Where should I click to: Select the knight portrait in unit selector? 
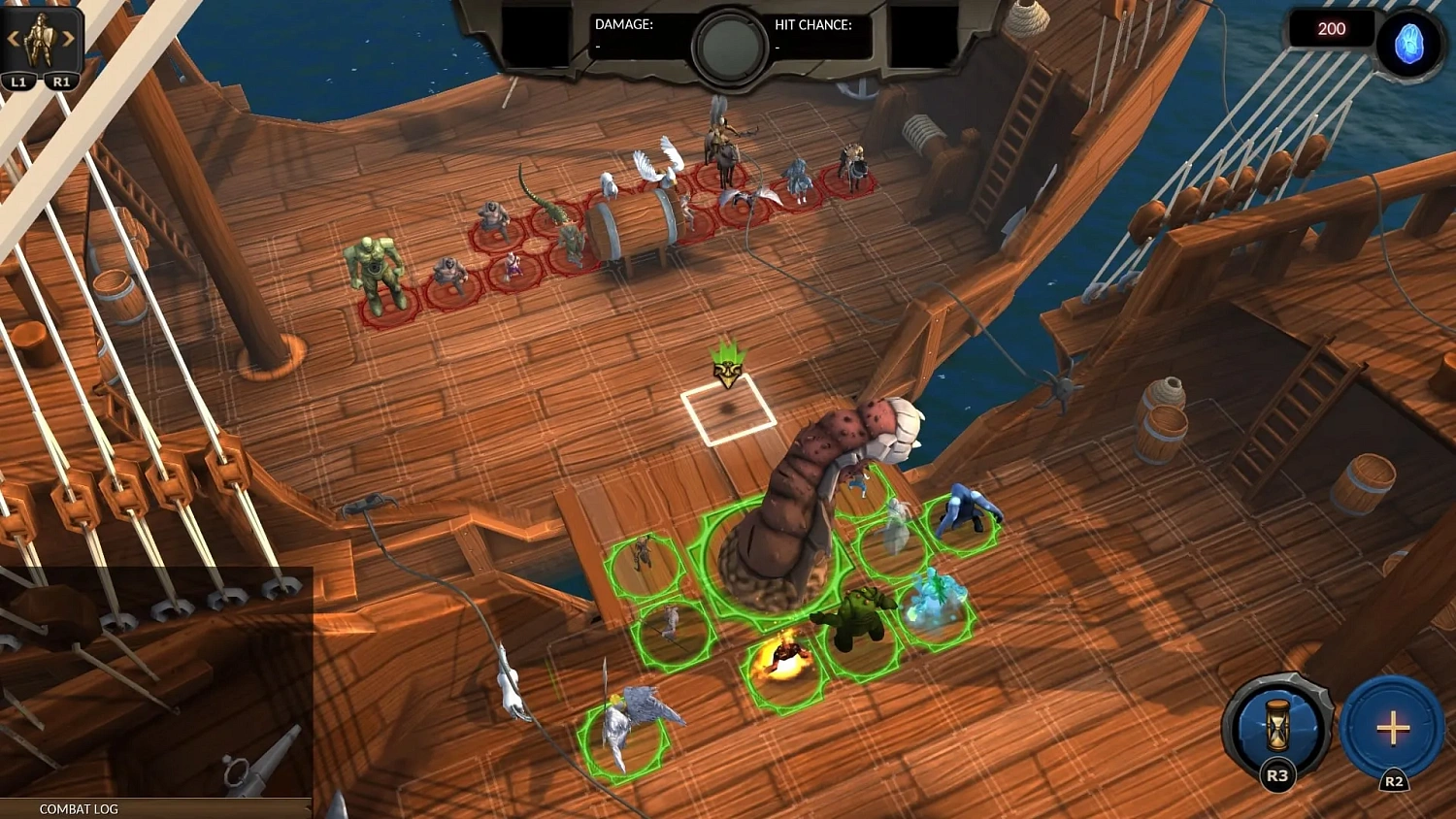pos(41,41)
